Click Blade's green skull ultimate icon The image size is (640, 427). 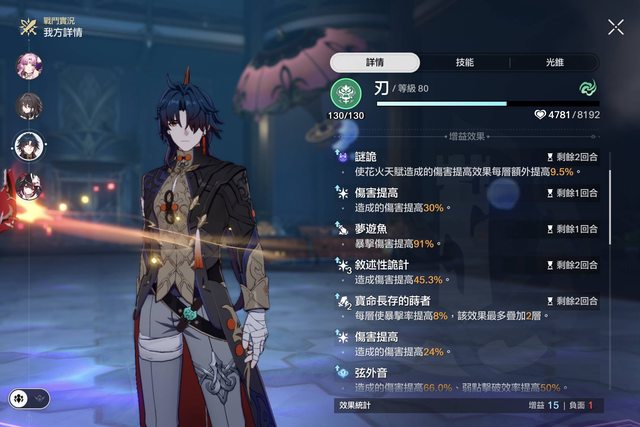click(x=345, y=95)
